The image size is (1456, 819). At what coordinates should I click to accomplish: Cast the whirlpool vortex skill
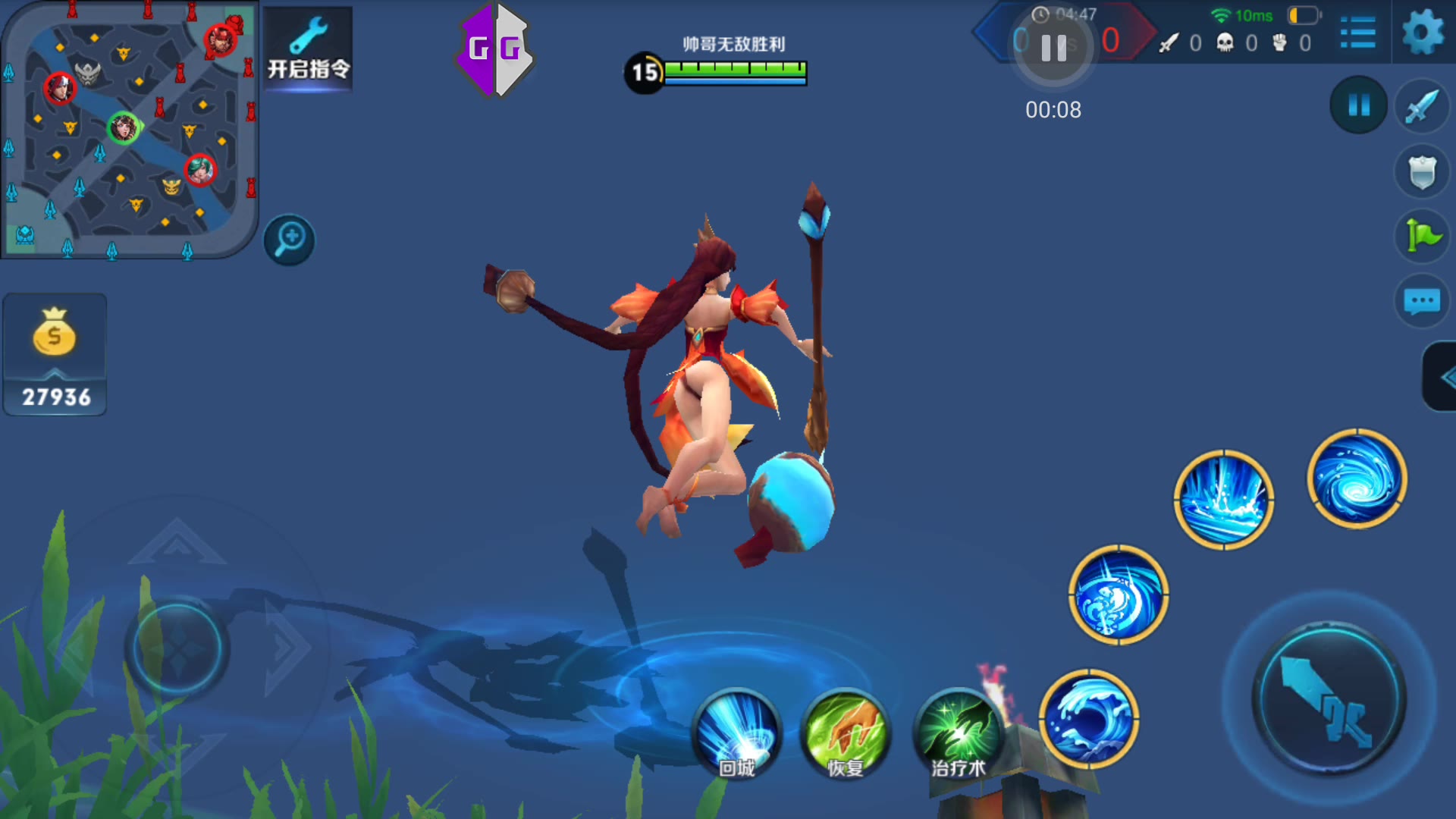tap(1357, 479)
